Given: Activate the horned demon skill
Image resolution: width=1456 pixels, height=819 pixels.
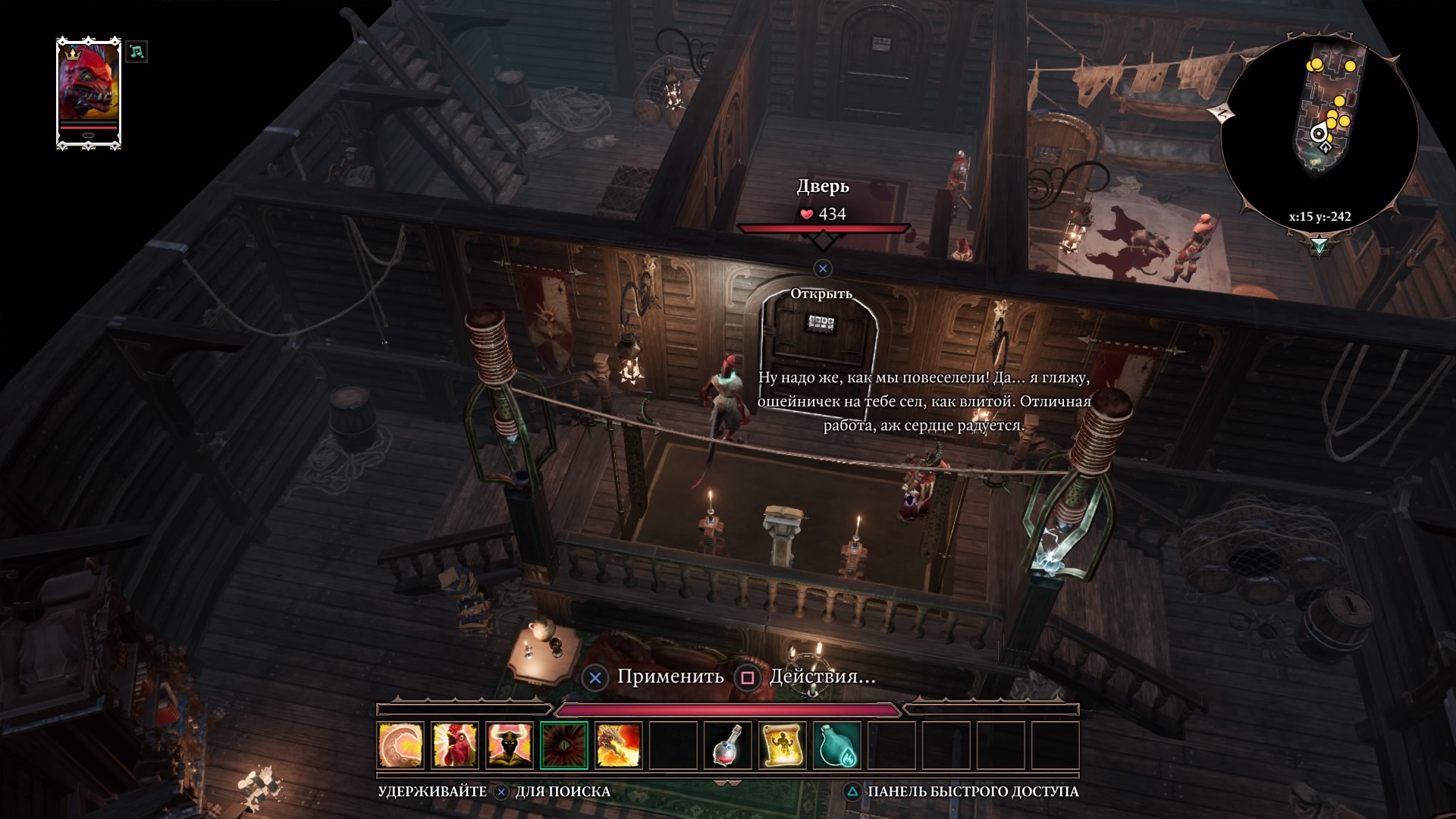Looking at the screenshot, I should click(510, 745).
